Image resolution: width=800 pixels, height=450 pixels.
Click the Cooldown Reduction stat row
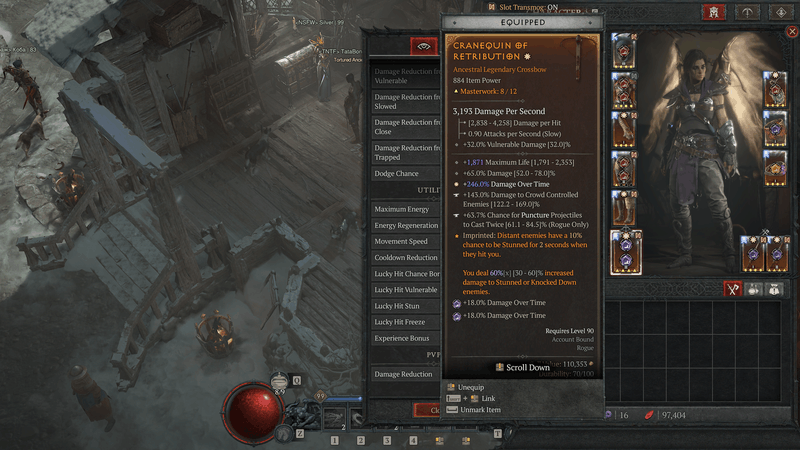click(405, 257)
